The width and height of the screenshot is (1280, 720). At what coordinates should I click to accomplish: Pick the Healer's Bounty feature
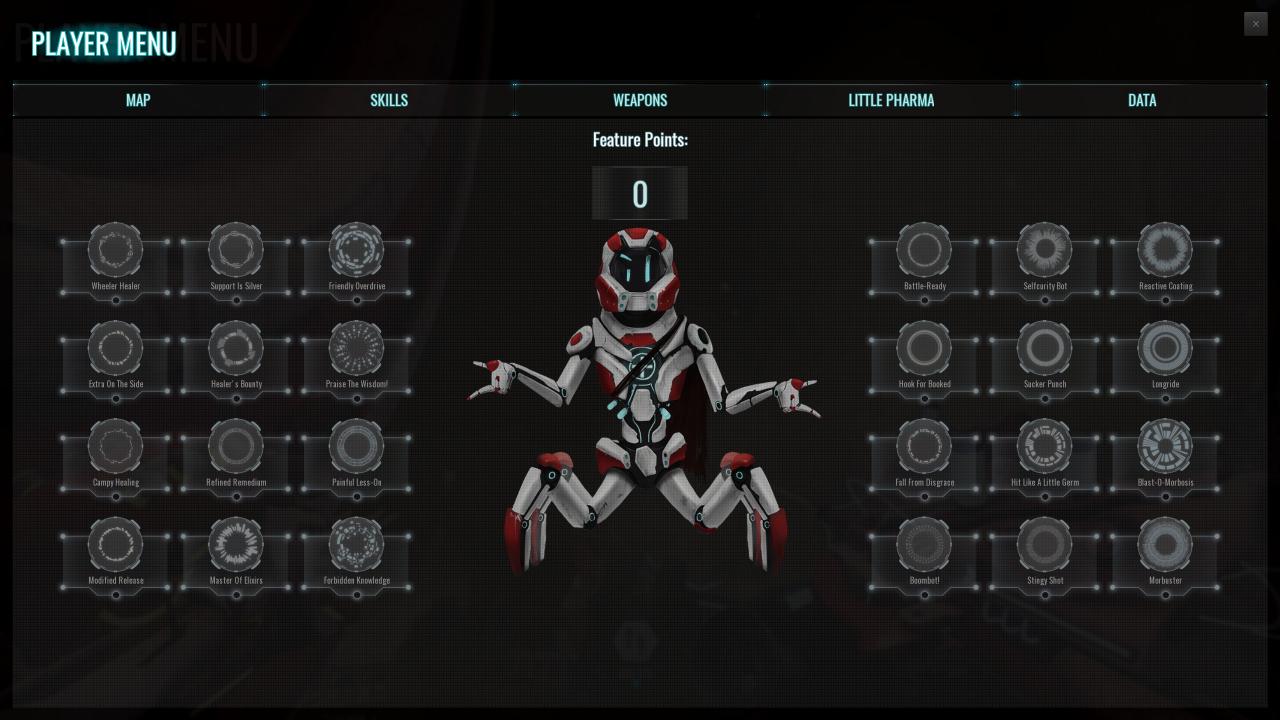click(236, 348)
